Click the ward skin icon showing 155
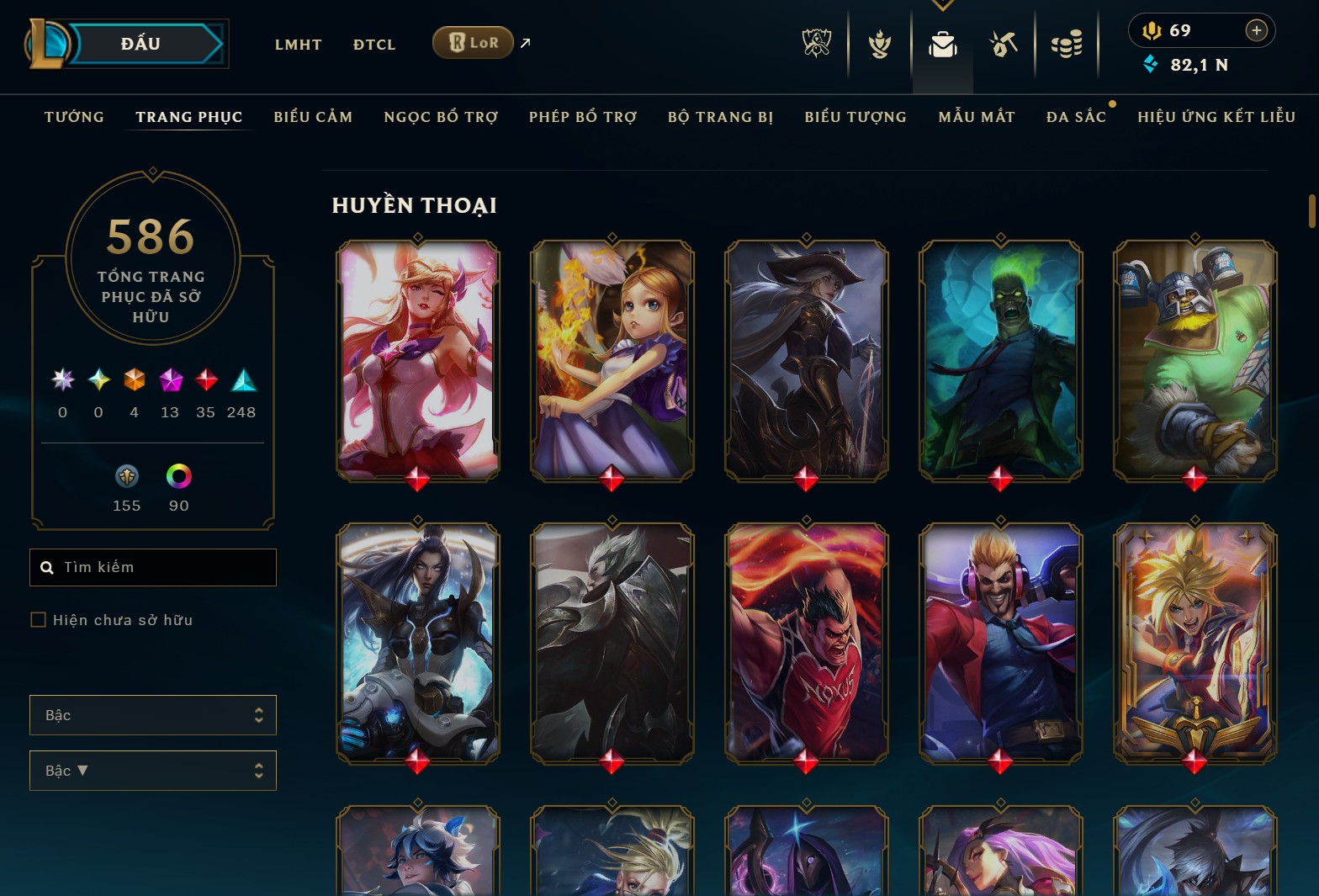Viewport: 1319px width, 896px height. [126, 476]
